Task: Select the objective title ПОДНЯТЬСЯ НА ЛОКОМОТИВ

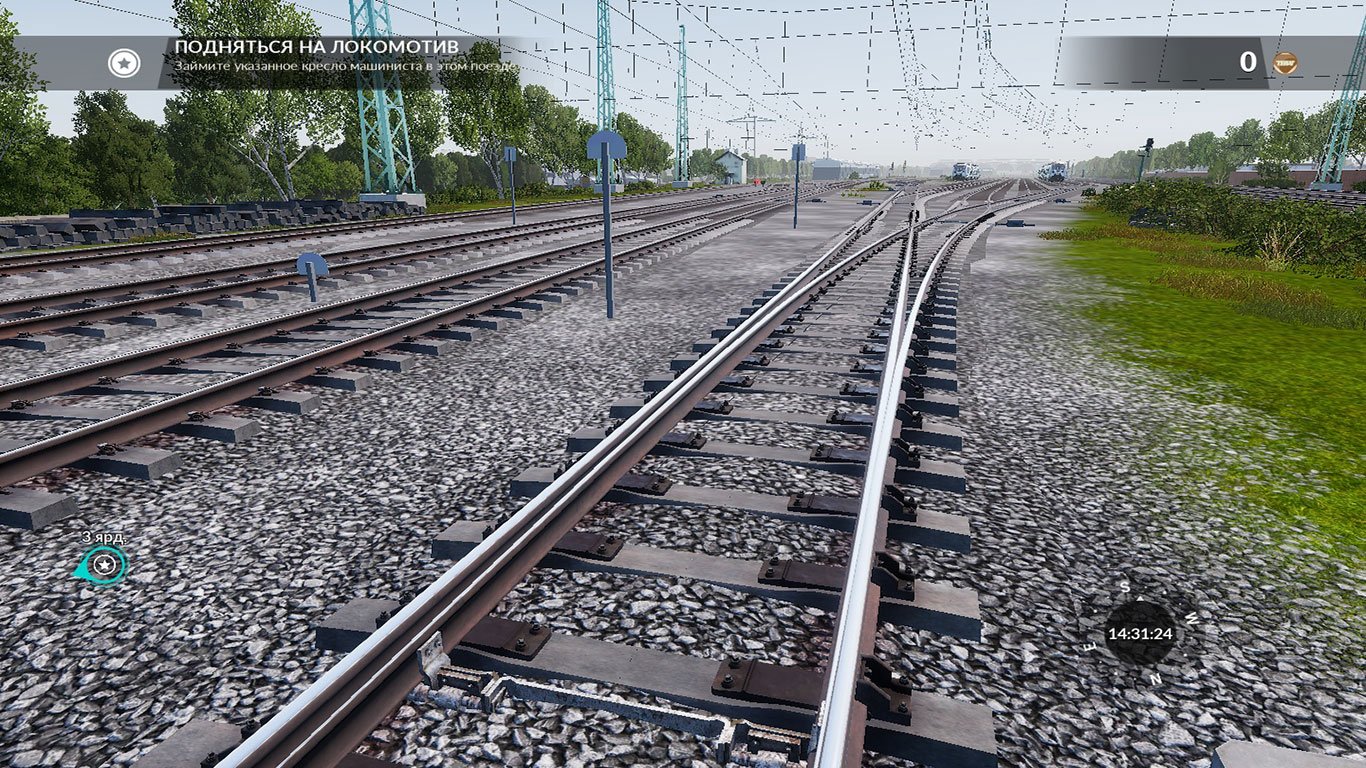Action: (x=320, y=45)
